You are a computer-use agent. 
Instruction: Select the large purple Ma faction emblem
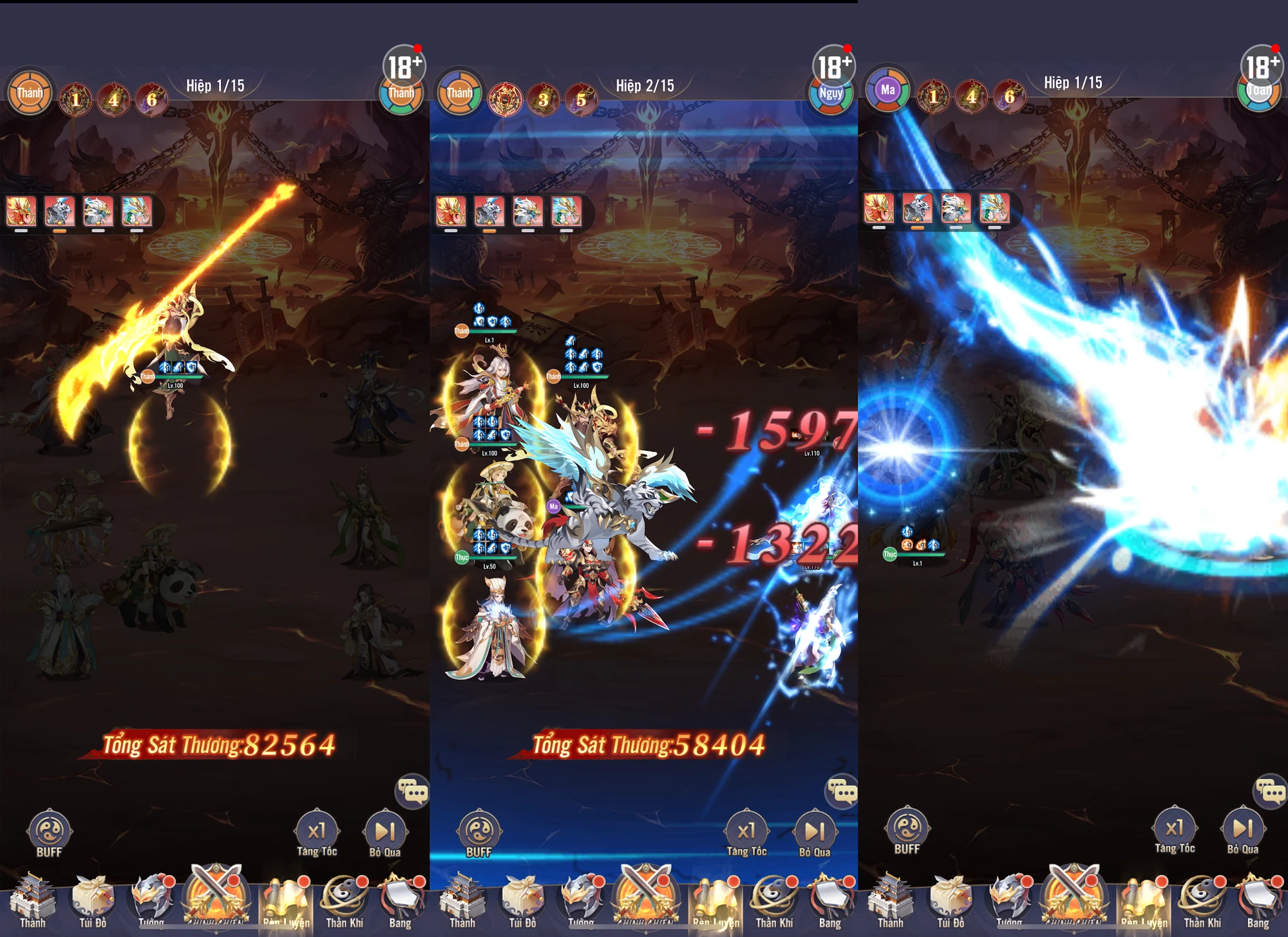click(x=887, y=90)
